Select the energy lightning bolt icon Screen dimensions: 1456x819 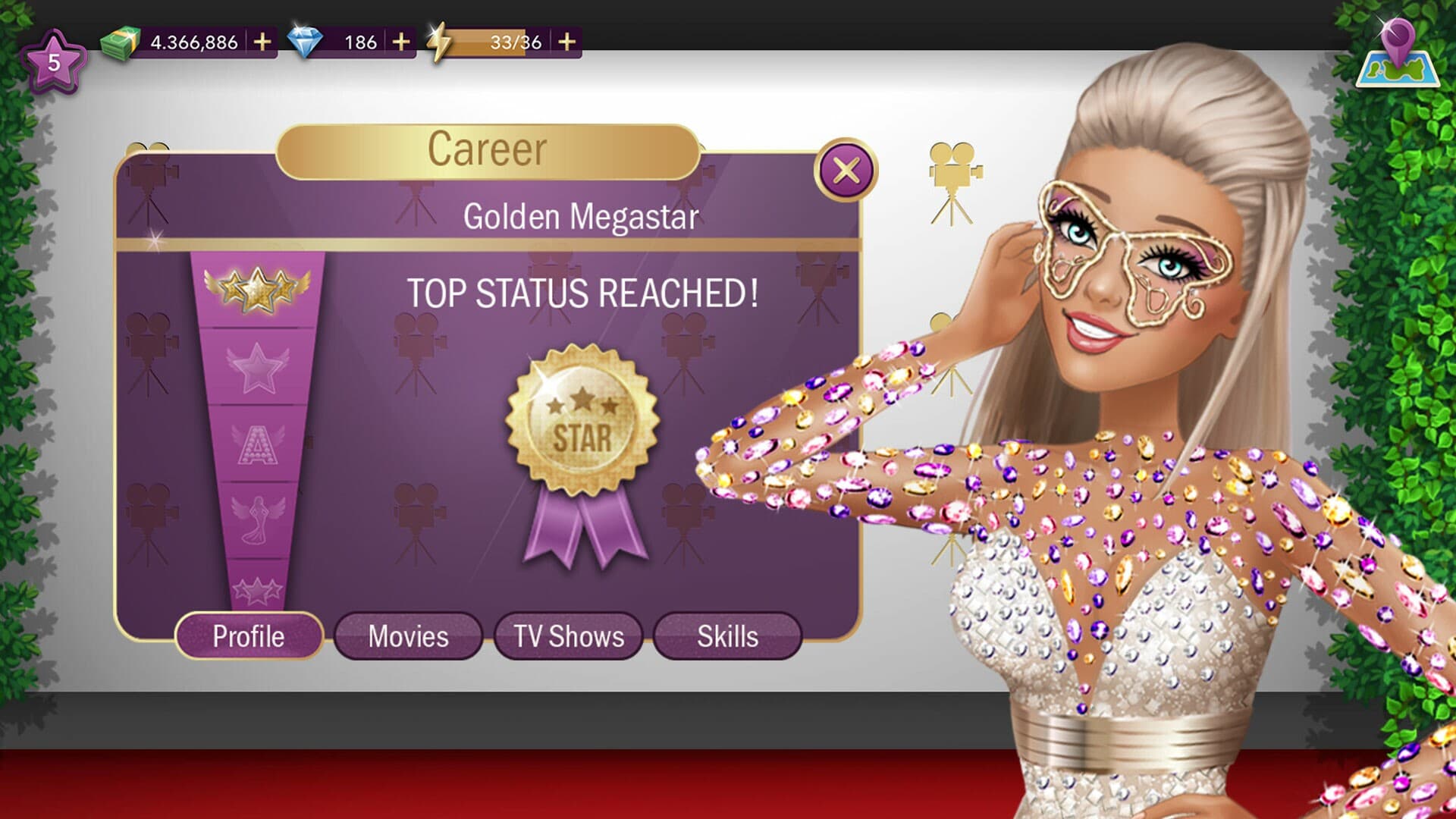click(x=440, y=42)
